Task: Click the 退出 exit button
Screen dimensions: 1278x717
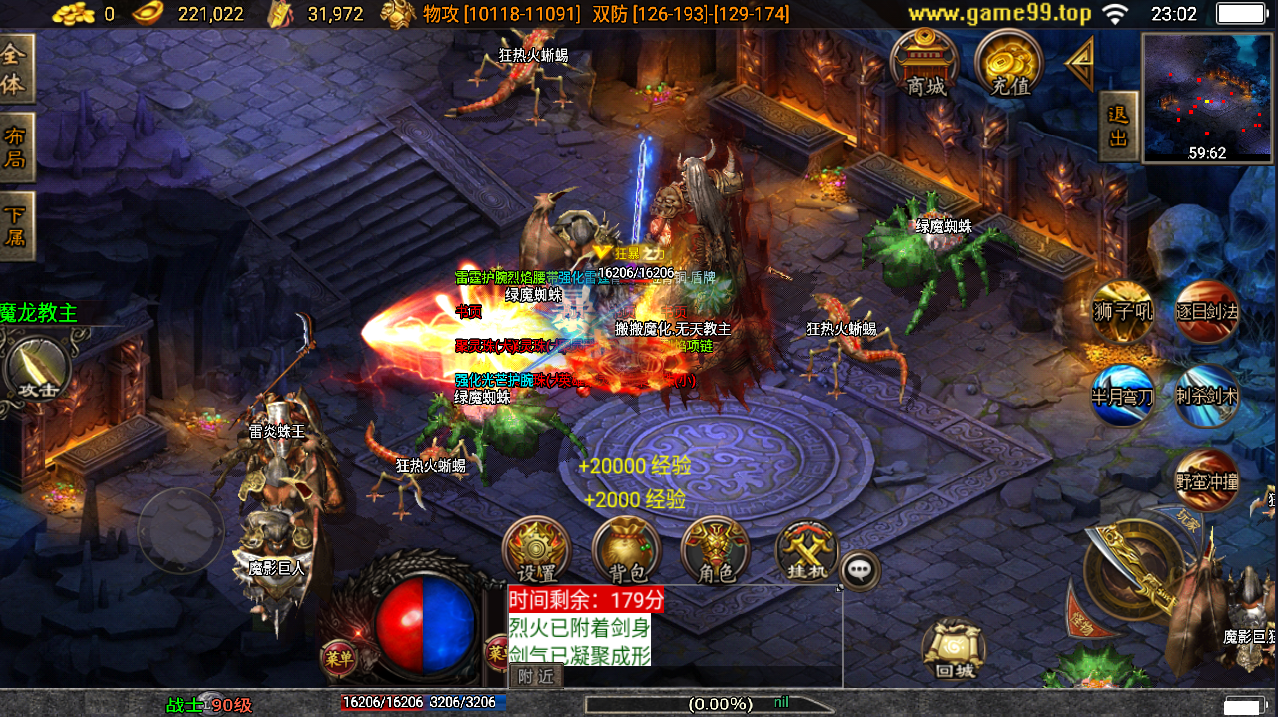Action: (1118, 126)
